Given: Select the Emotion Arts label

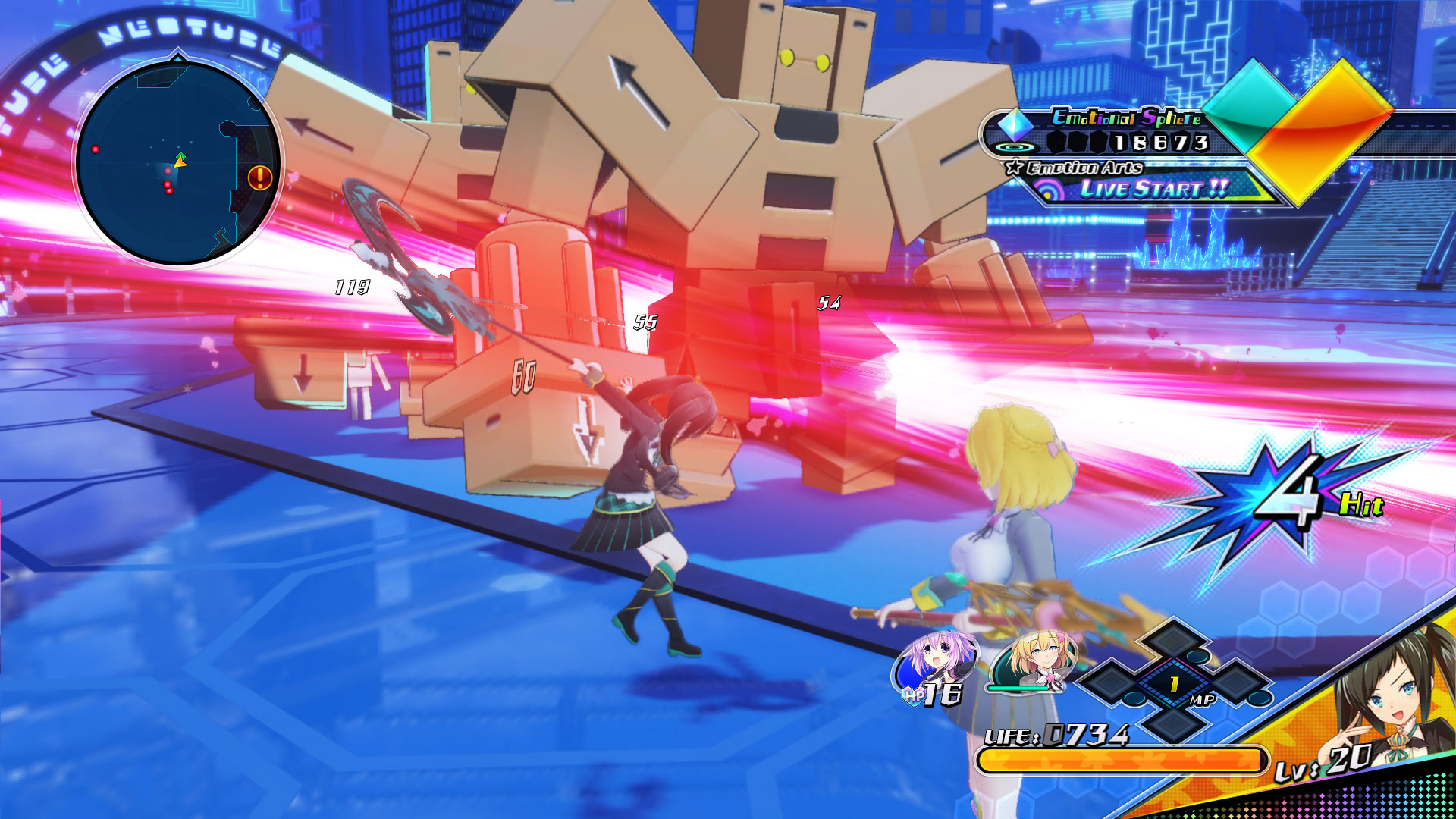Looking at the screenshot, I should [1086, 168].
